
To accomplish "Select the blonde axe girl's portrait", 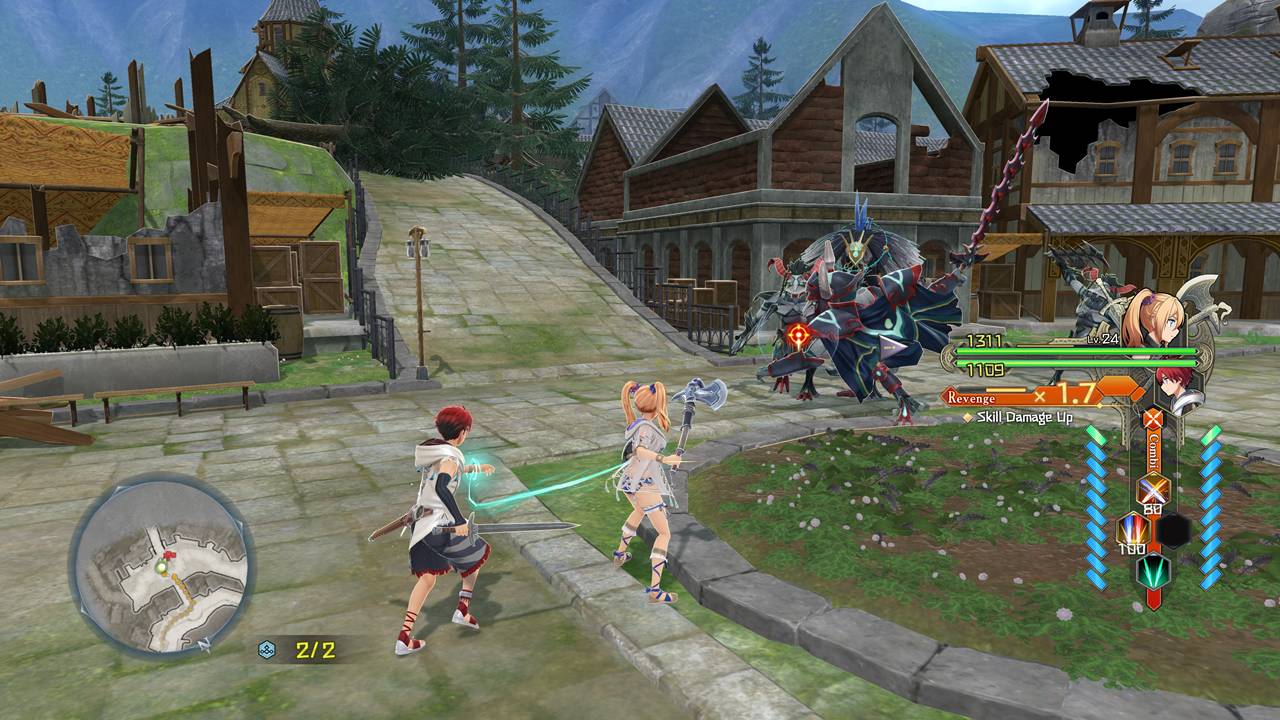I will (x=1145, y=319).
